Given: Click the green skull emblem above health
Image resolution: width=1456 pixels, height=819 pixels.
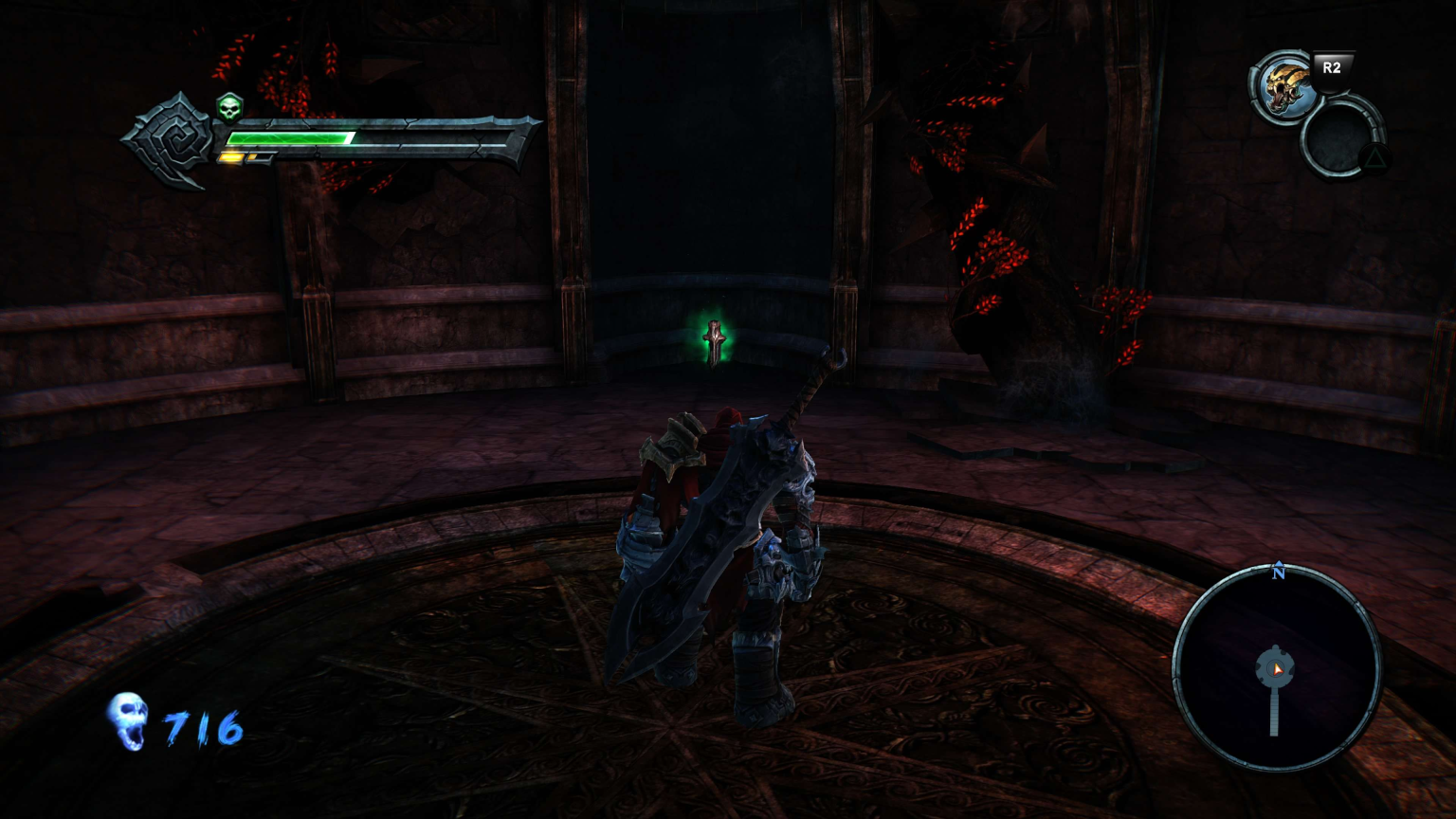Looking at the screenshot, I should (x=229, y=108).
